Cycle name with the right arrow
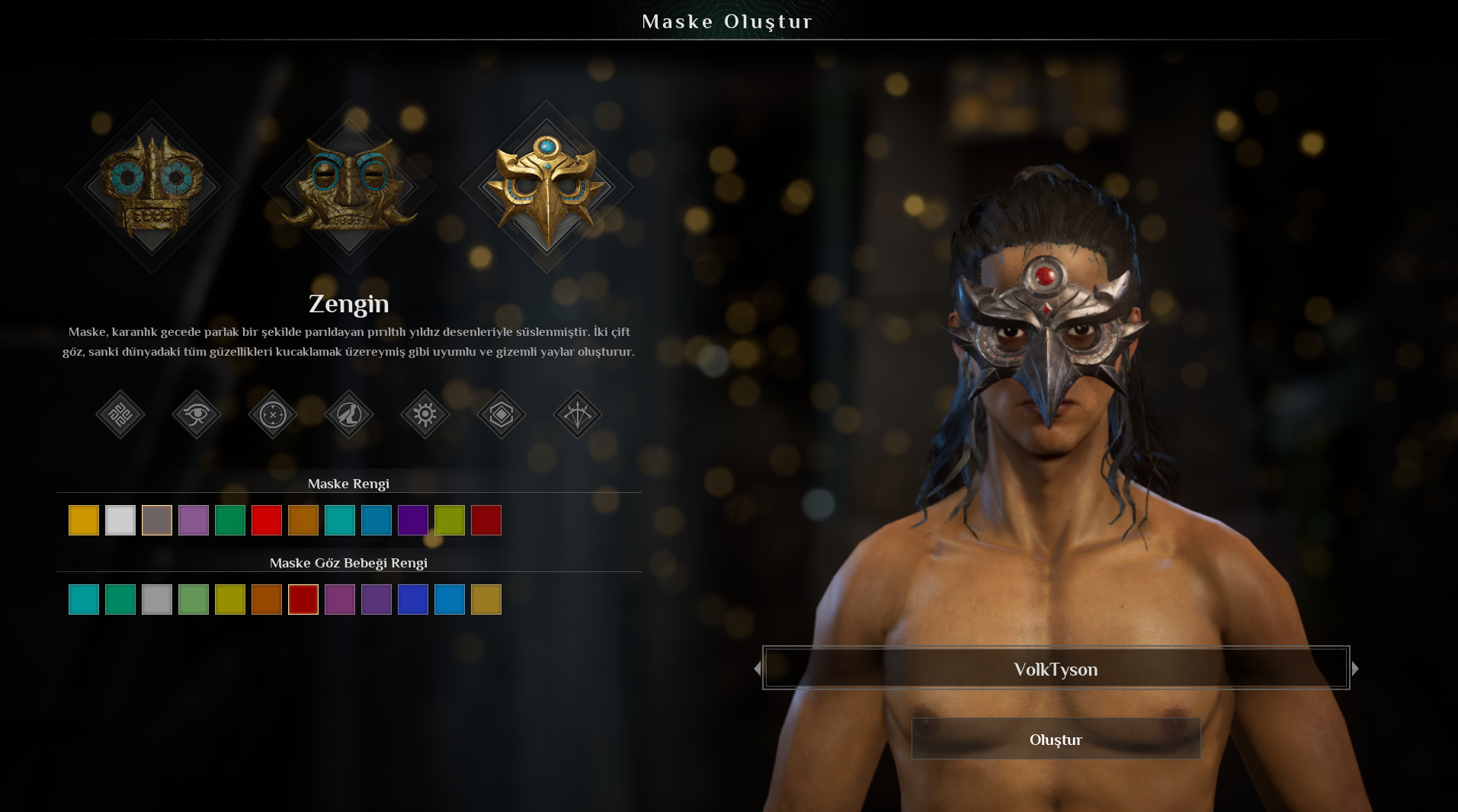The width and height of the screenshot is (1458, 812). point(1355,669)
